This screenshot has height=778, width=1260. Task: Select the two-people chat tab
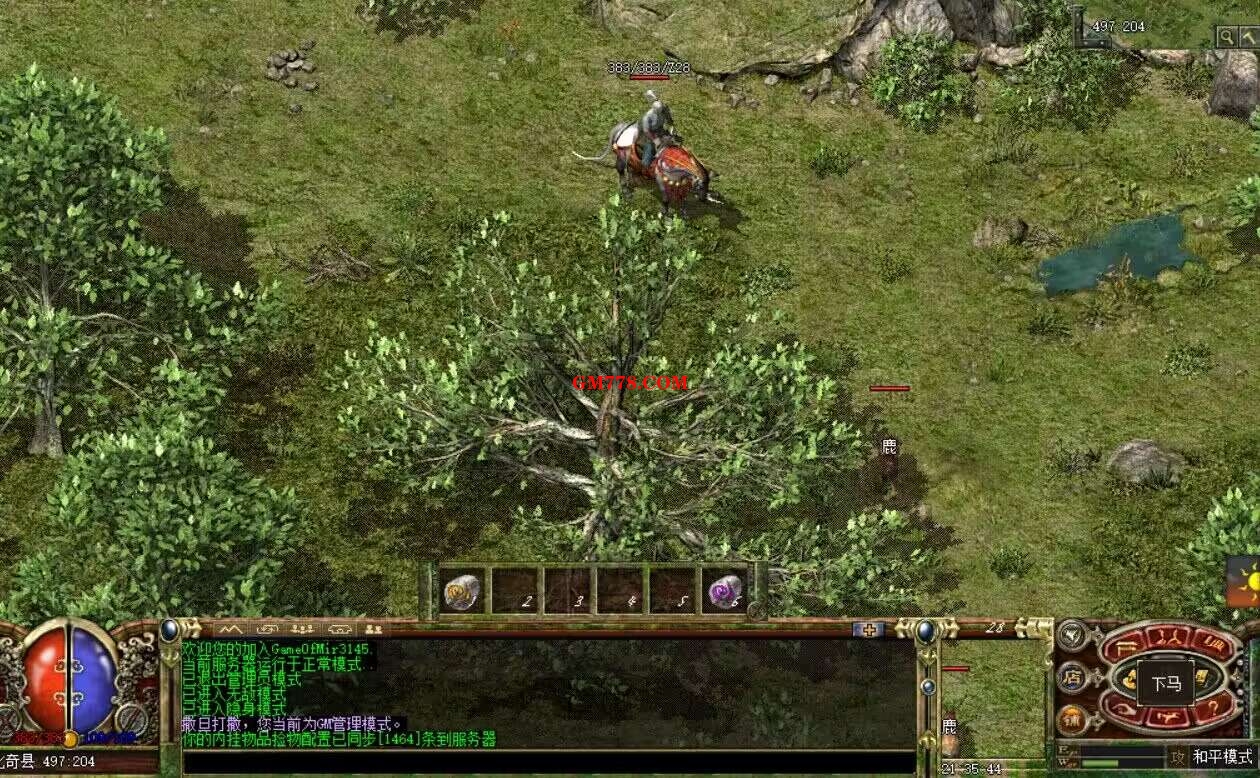point(373,629)
